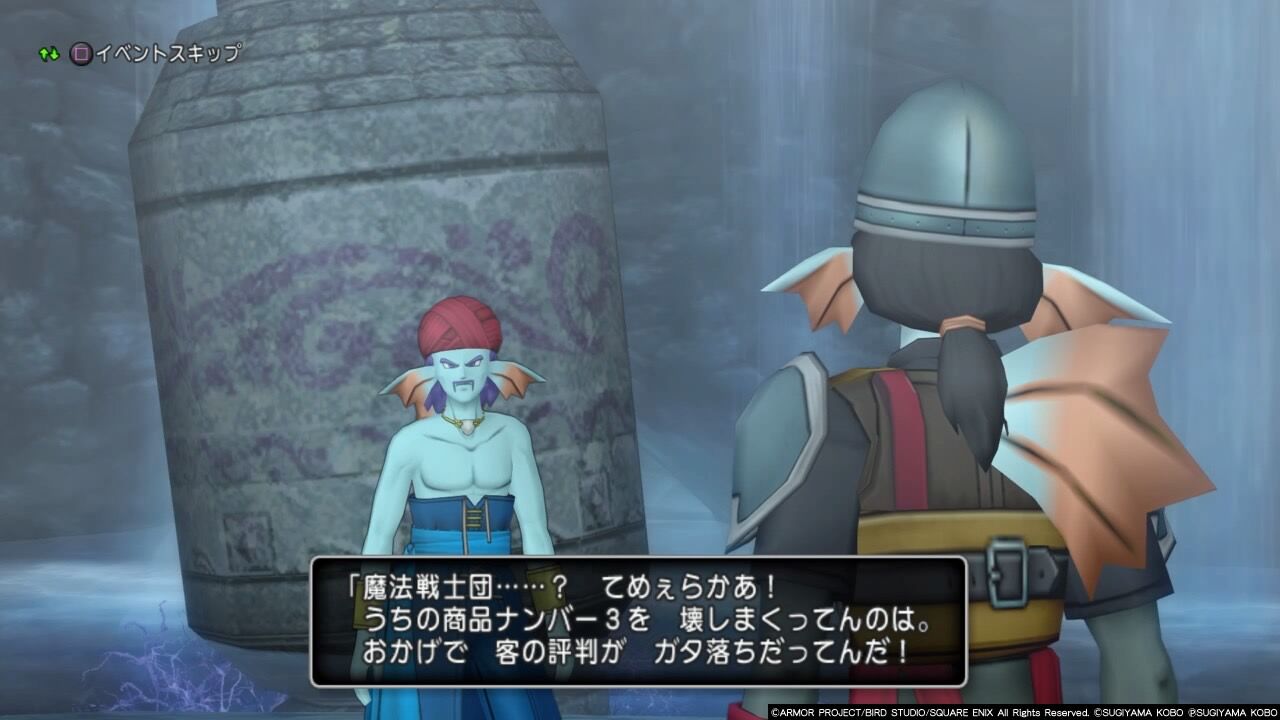Click the downward green arrow
1280x720 pixels.
[x=52, y=55]
